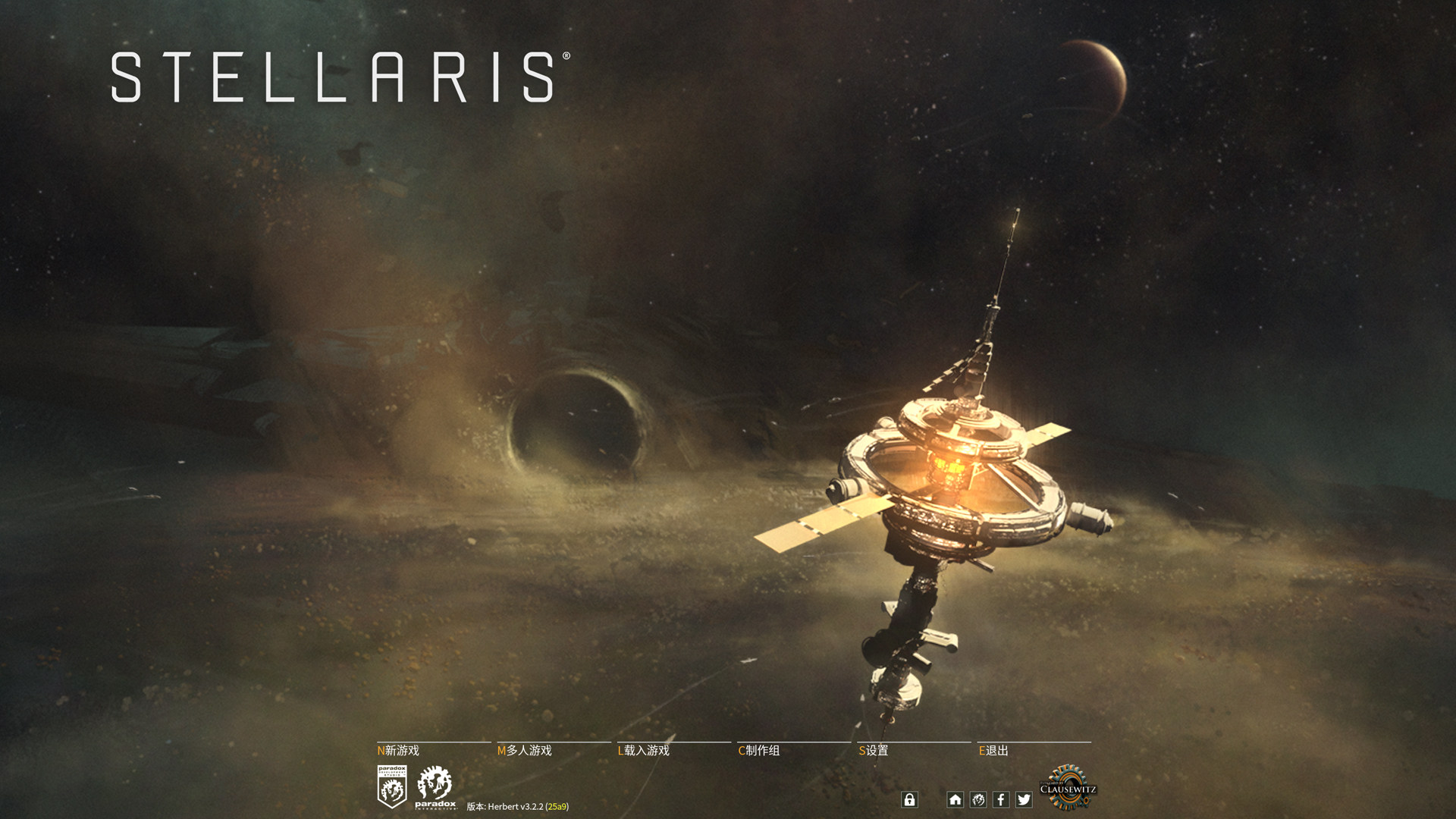
Task: Visit the Paradox forum icon link
Action: tap(978, 799)
